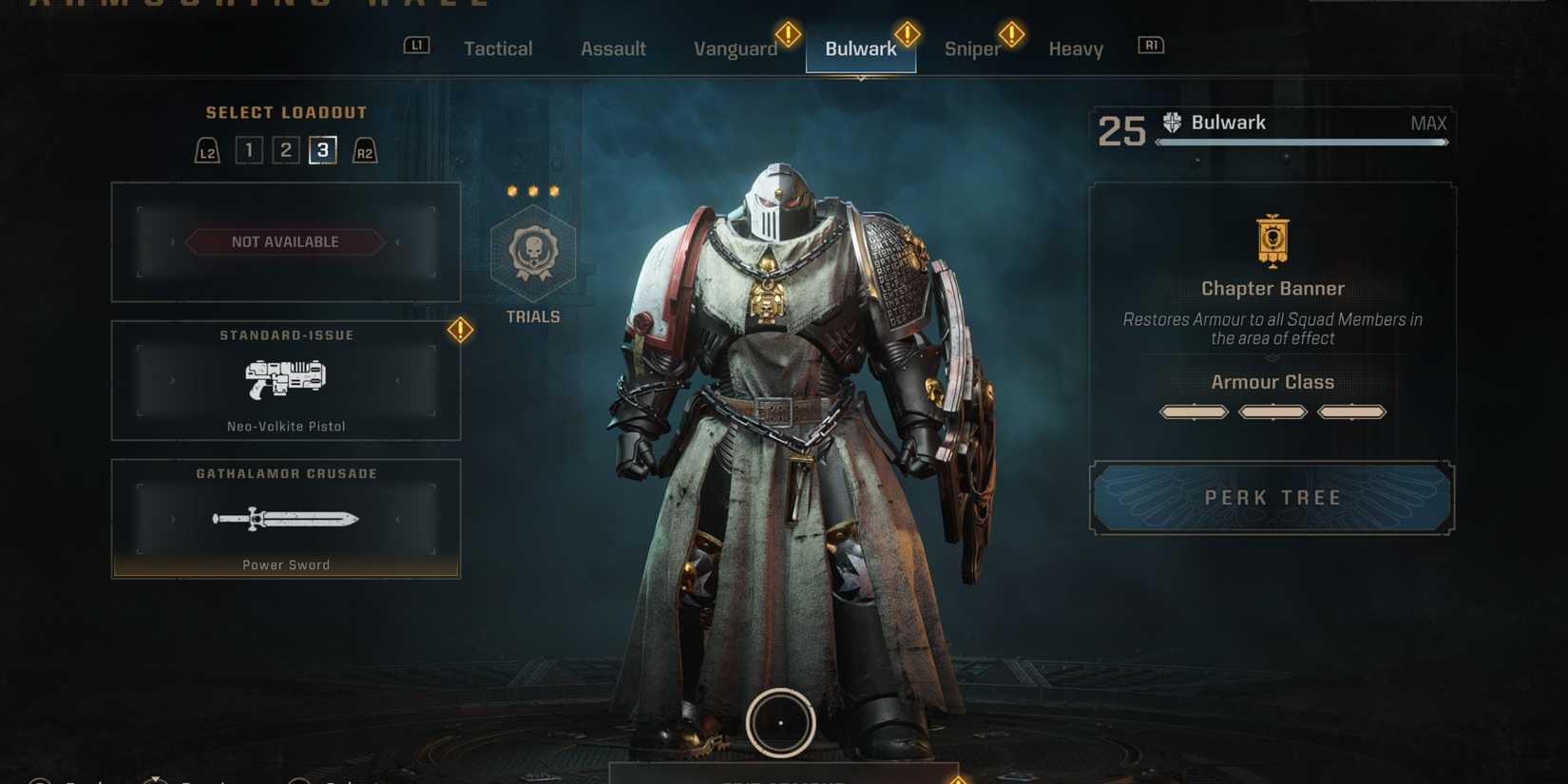Click the circular rotate control under the marine
The image size is (1568, 784).
coord(780,722)
